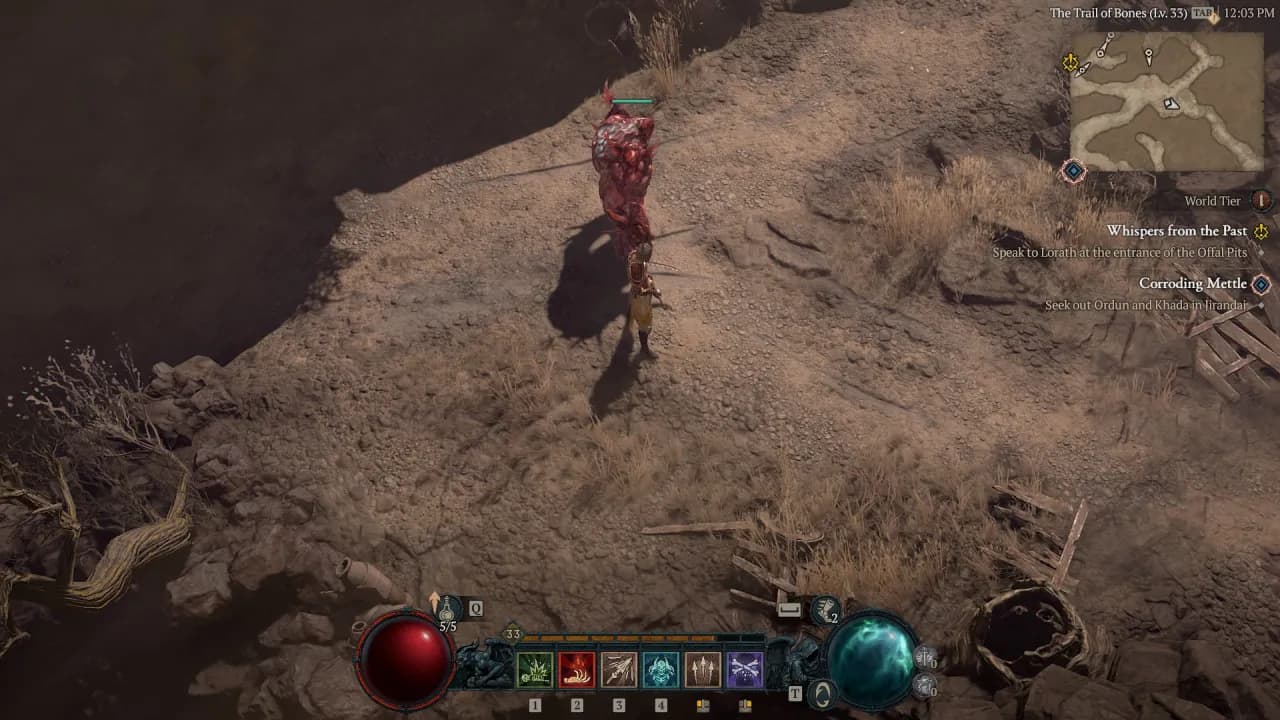Trigger the purple crossed-arrows skill icon
Image resolution: width=1280 pixels, height=720 pixels.
pos(745,669)
